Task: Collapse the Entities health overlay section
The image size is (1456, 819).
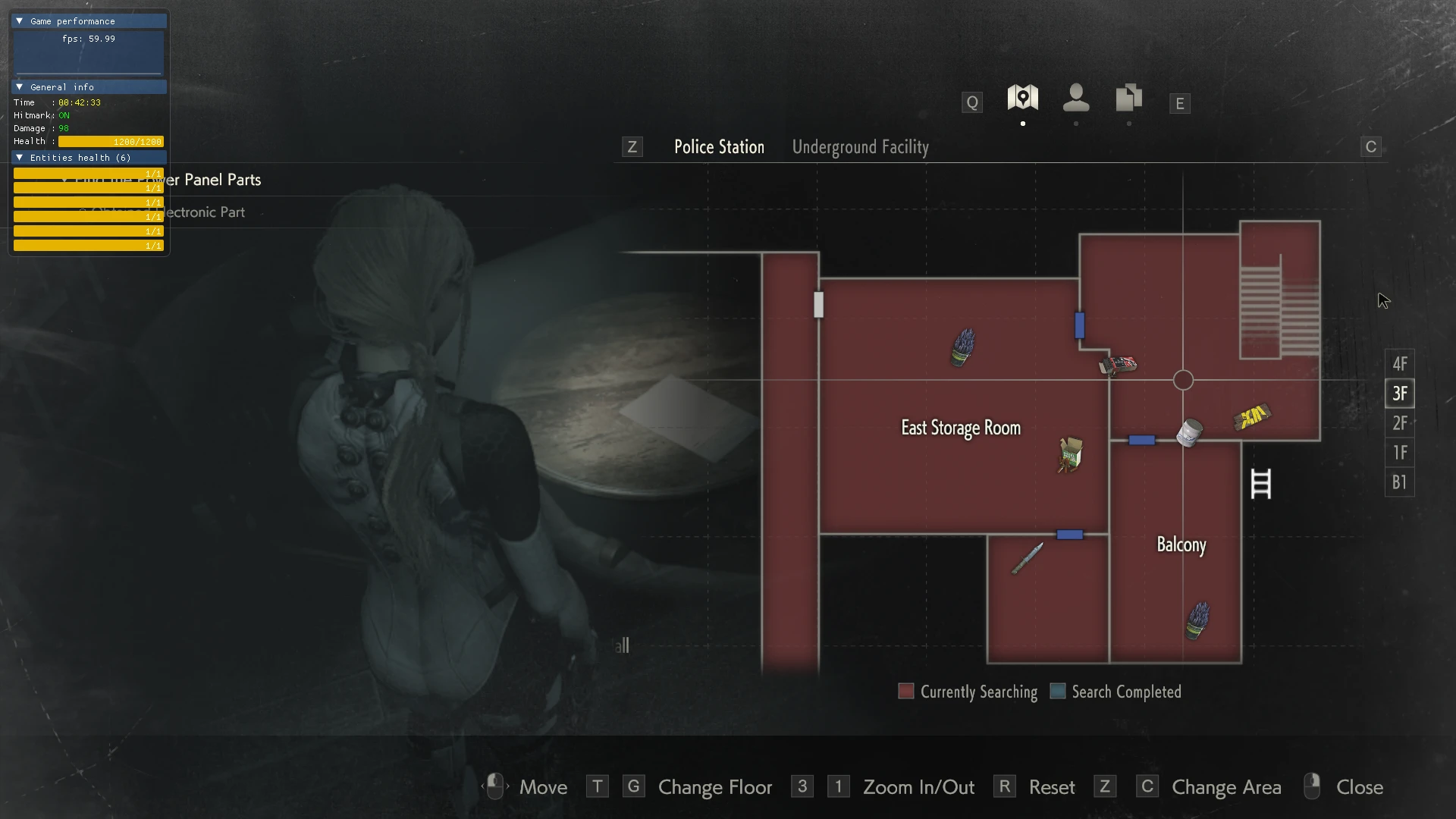Action: (20, 158)
